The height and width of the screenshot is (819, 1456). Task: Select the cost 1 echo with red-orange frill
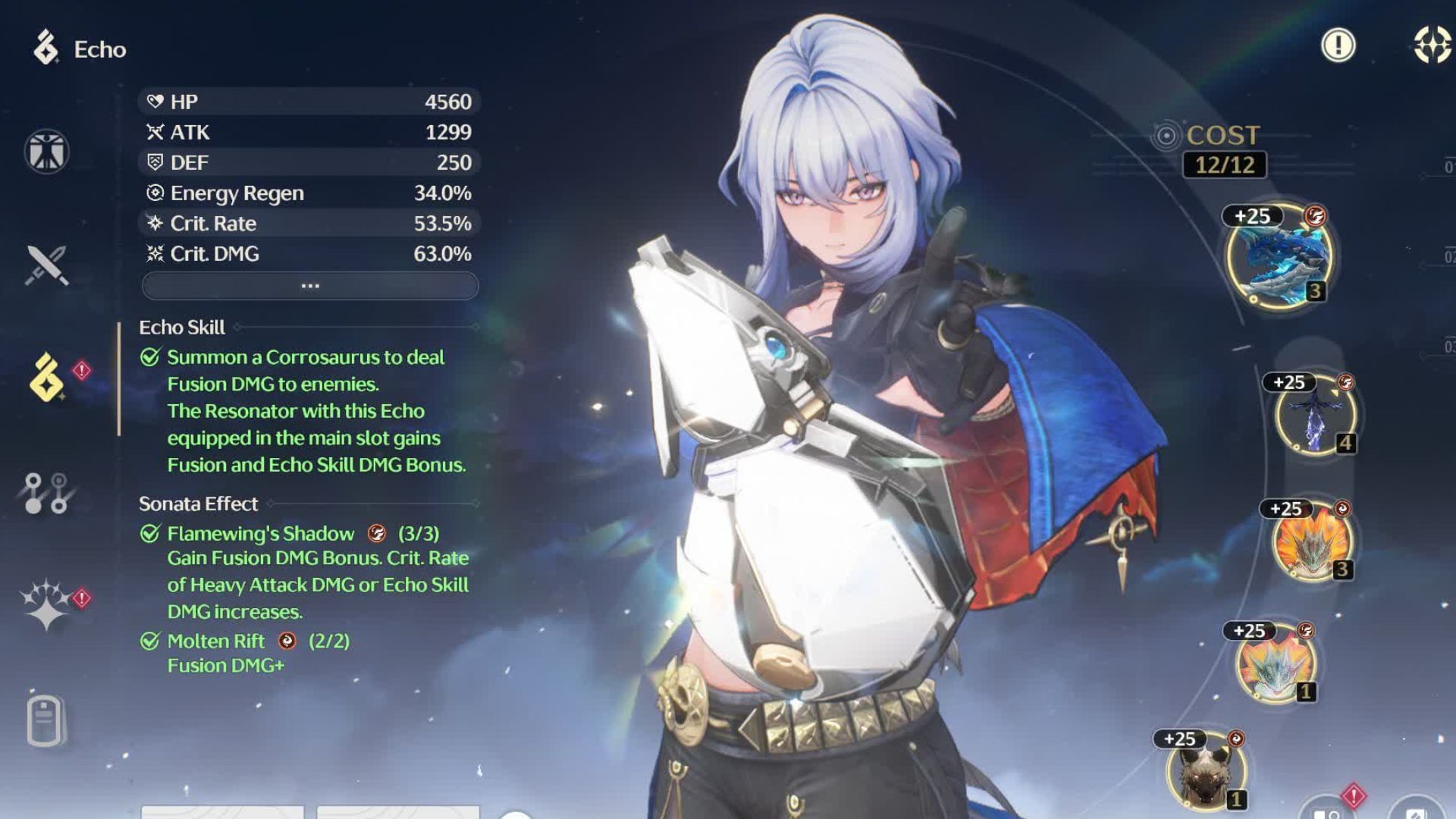click(1275, 665)
